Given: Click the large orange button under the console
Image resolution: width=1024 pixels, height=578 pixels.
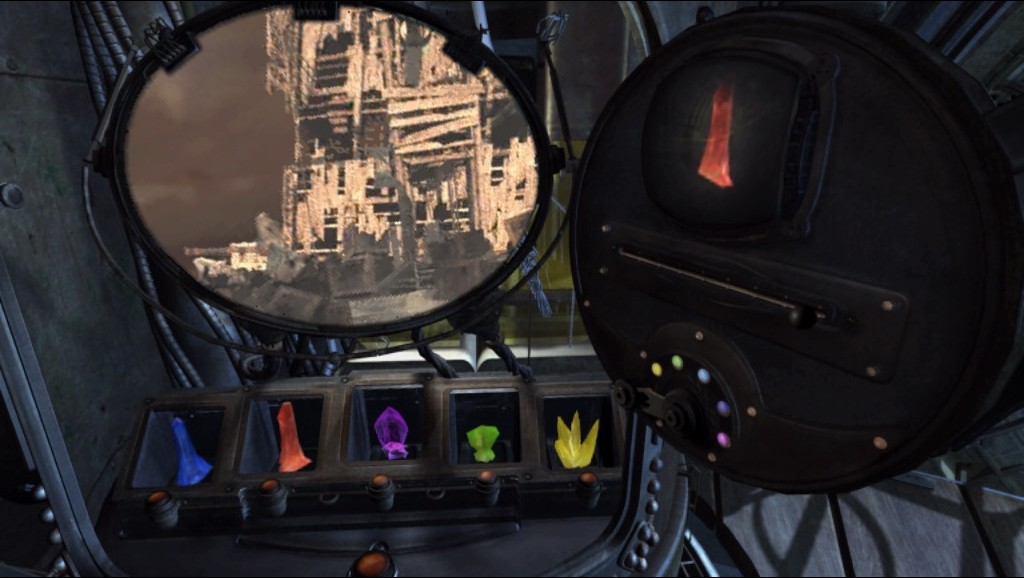Looking at the screenshot, I should [x=372, y=564].
